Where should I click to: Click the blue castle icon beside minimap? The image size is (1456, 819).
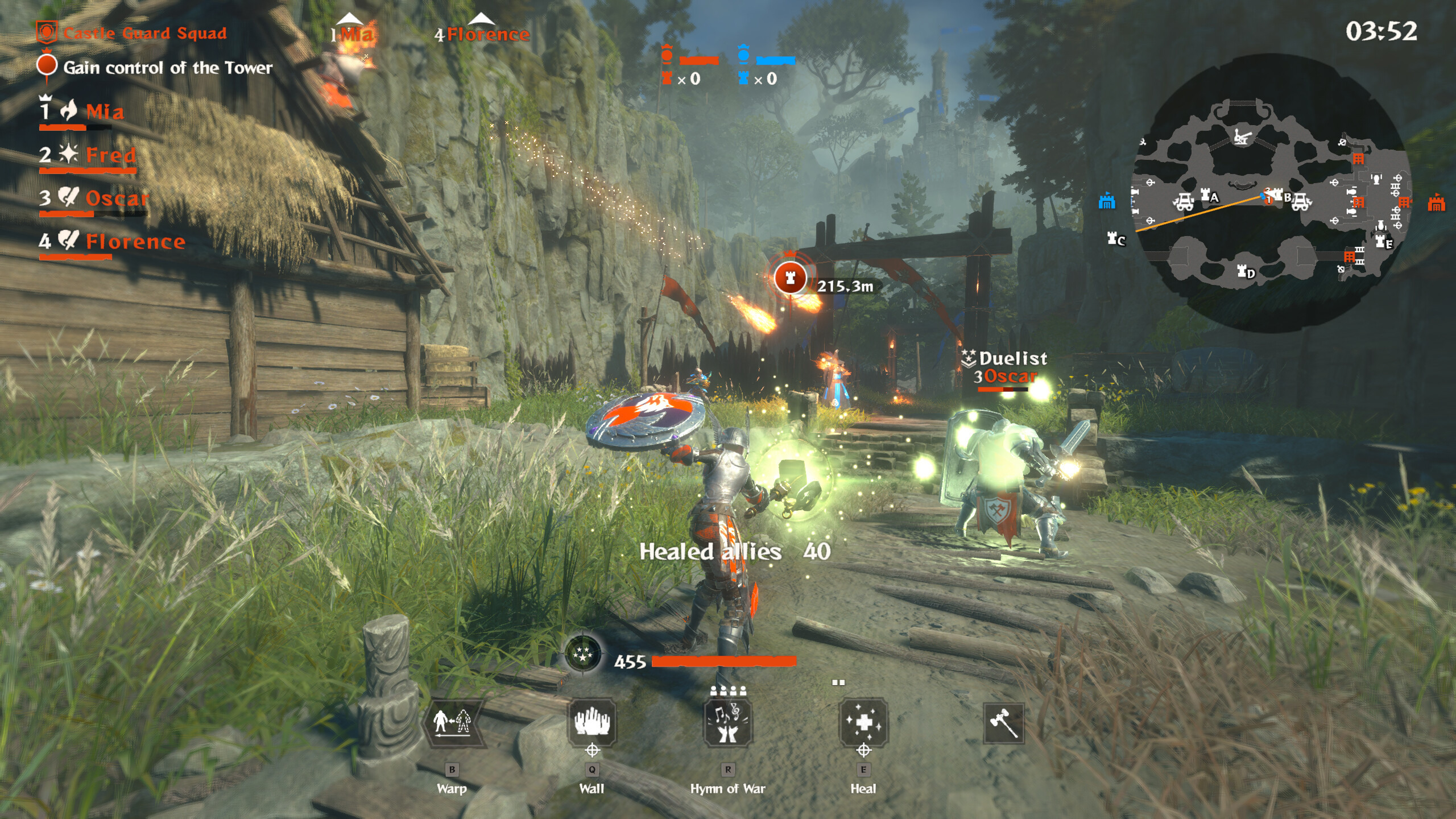[1106, 201]
